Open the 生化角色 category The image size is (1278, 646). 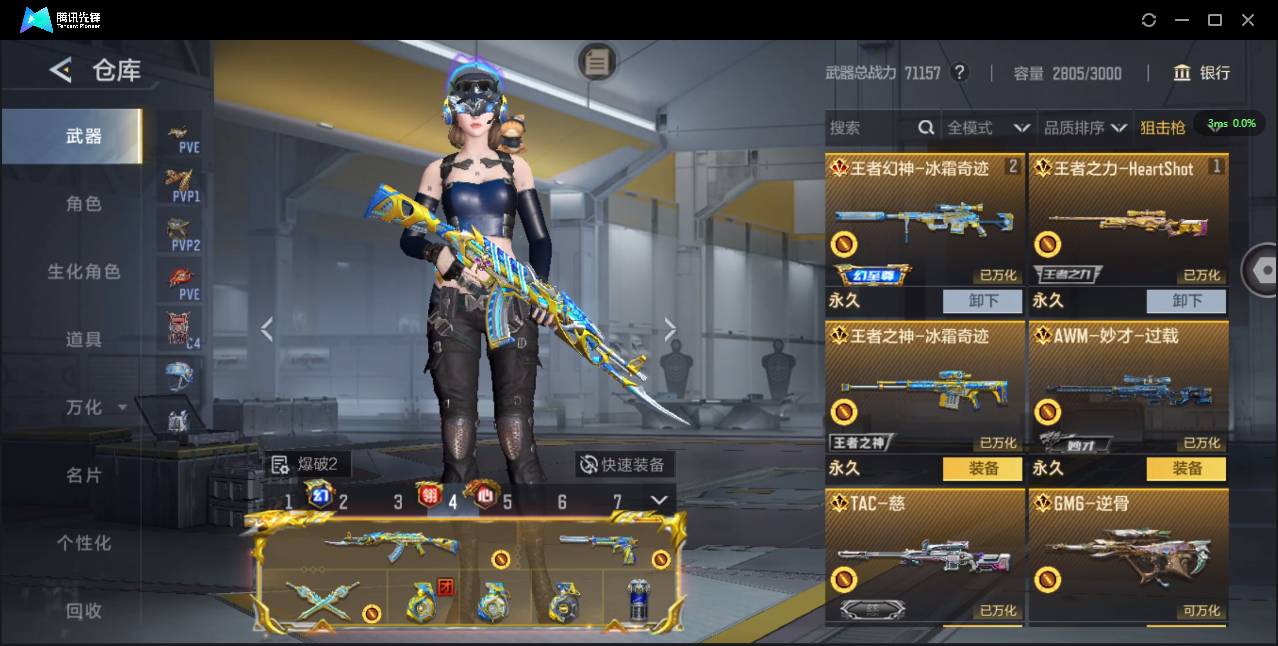pos(84,272)
